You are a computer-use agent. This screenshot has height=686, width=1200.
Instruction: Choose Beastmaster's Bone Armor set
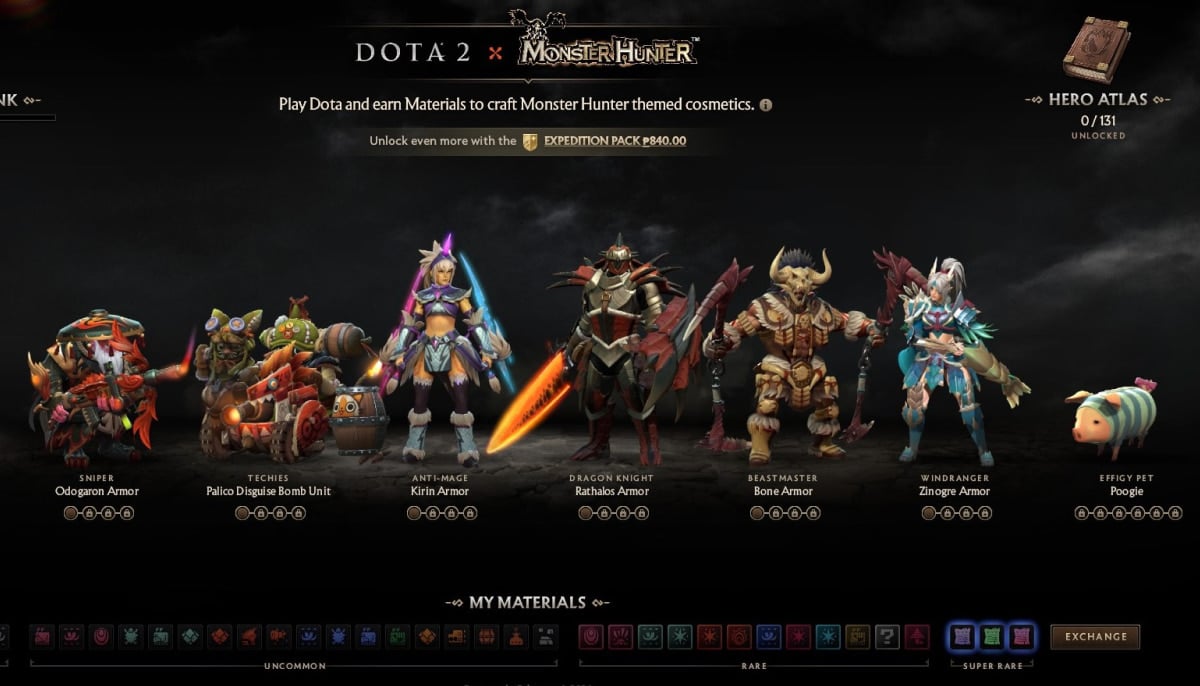(784, 360)
